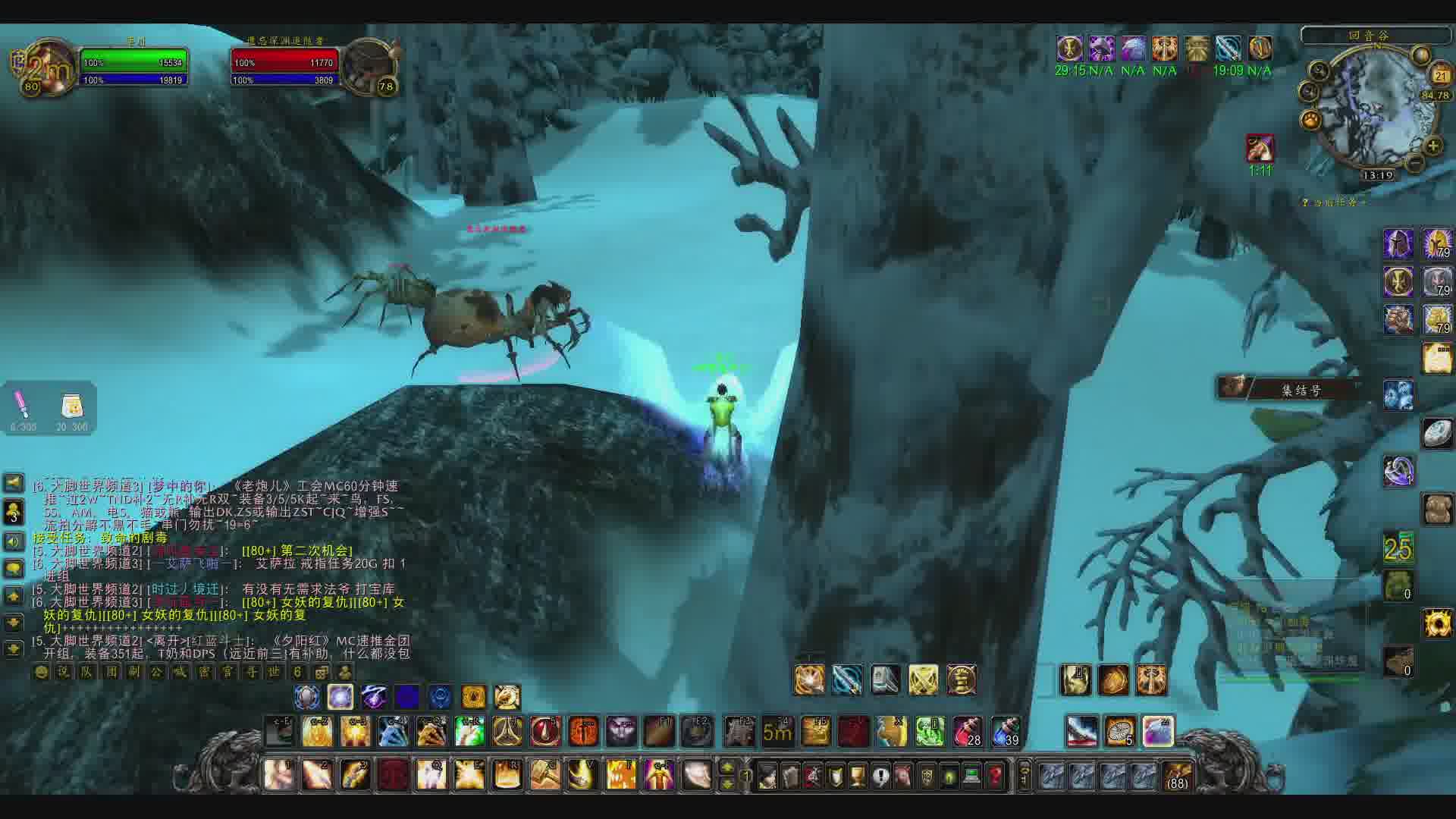The height and width of the screenshot is (819, 1456).
Task: Open the quest log exclamation mark button
Action: (x=880, y=776)
